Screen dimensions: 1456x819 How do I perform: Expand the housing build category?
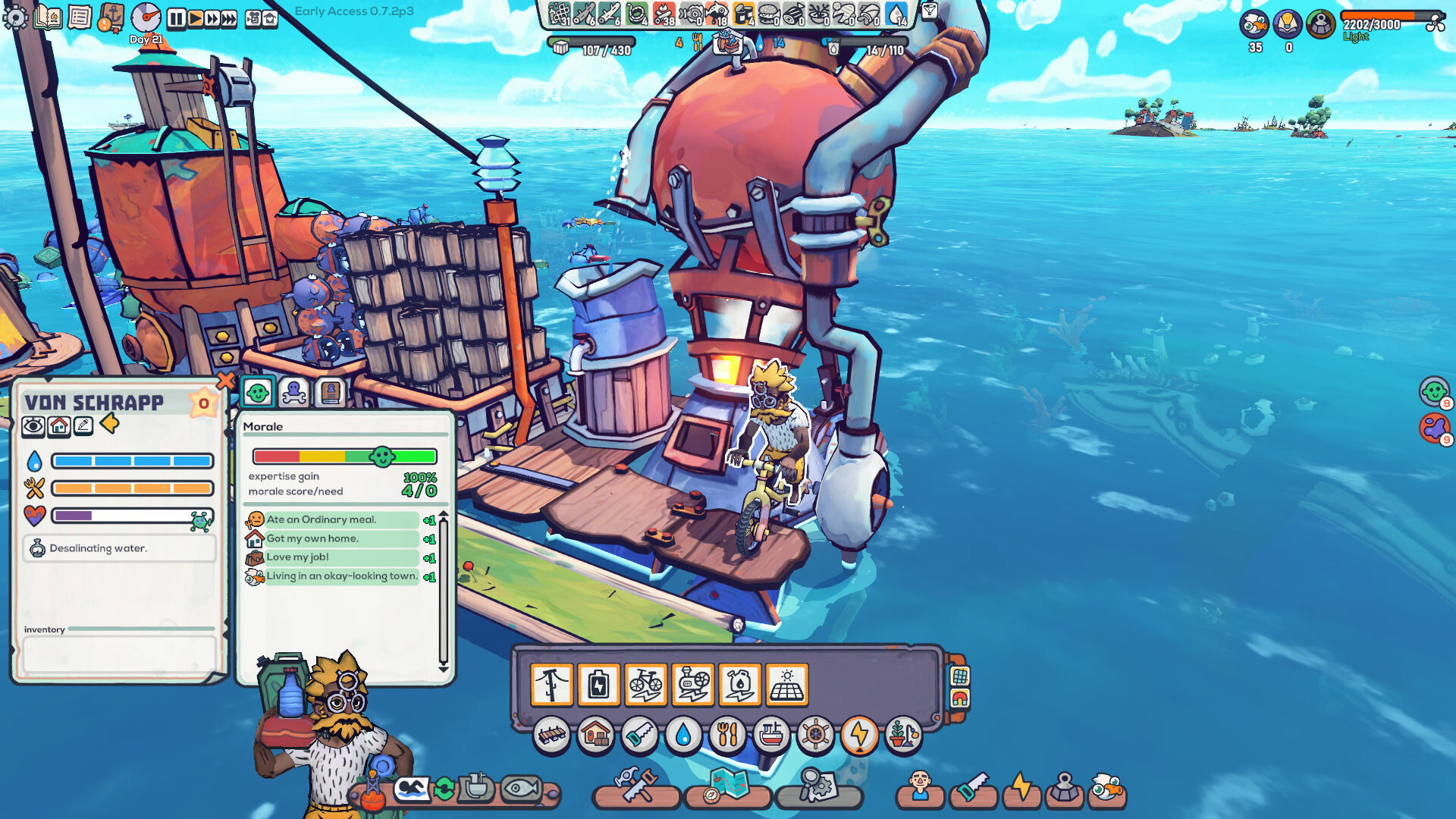point(598,734)
